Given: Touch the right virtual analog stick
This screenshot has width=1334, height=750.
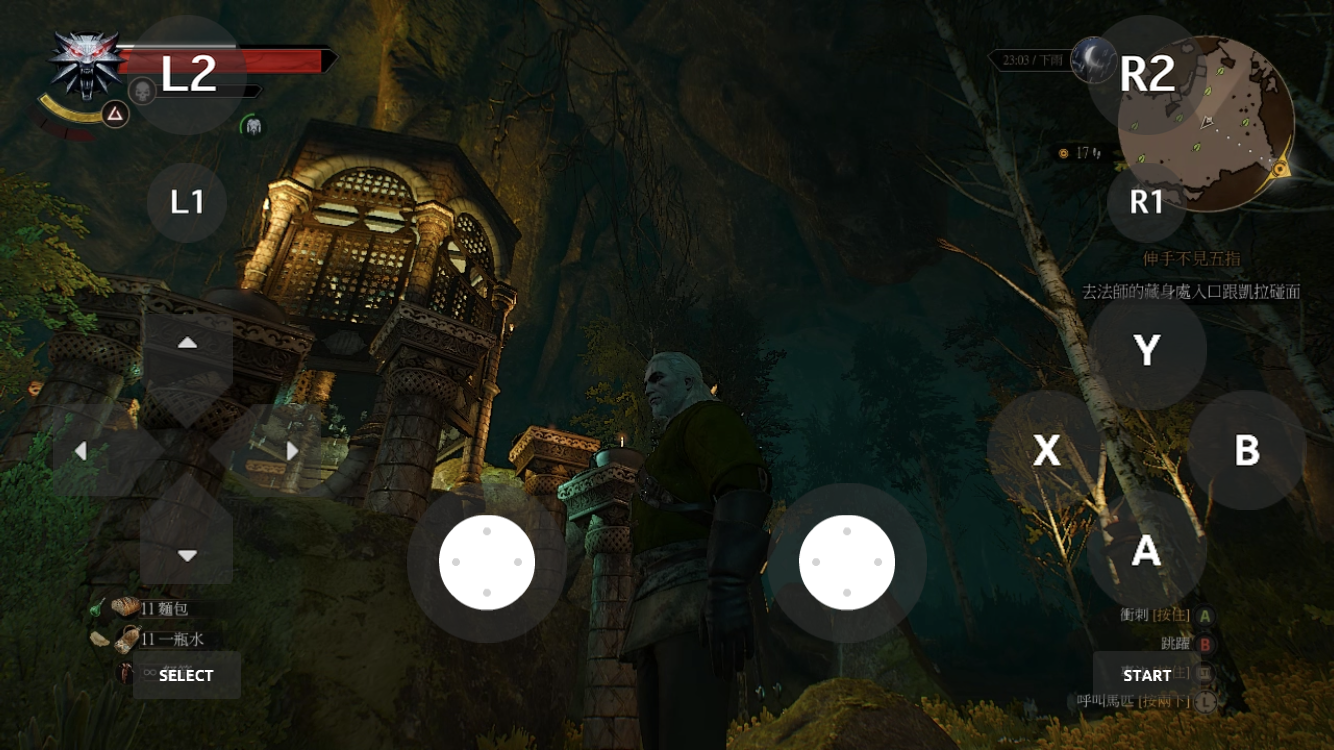Looking at the screenshot, I should point(847,563).
